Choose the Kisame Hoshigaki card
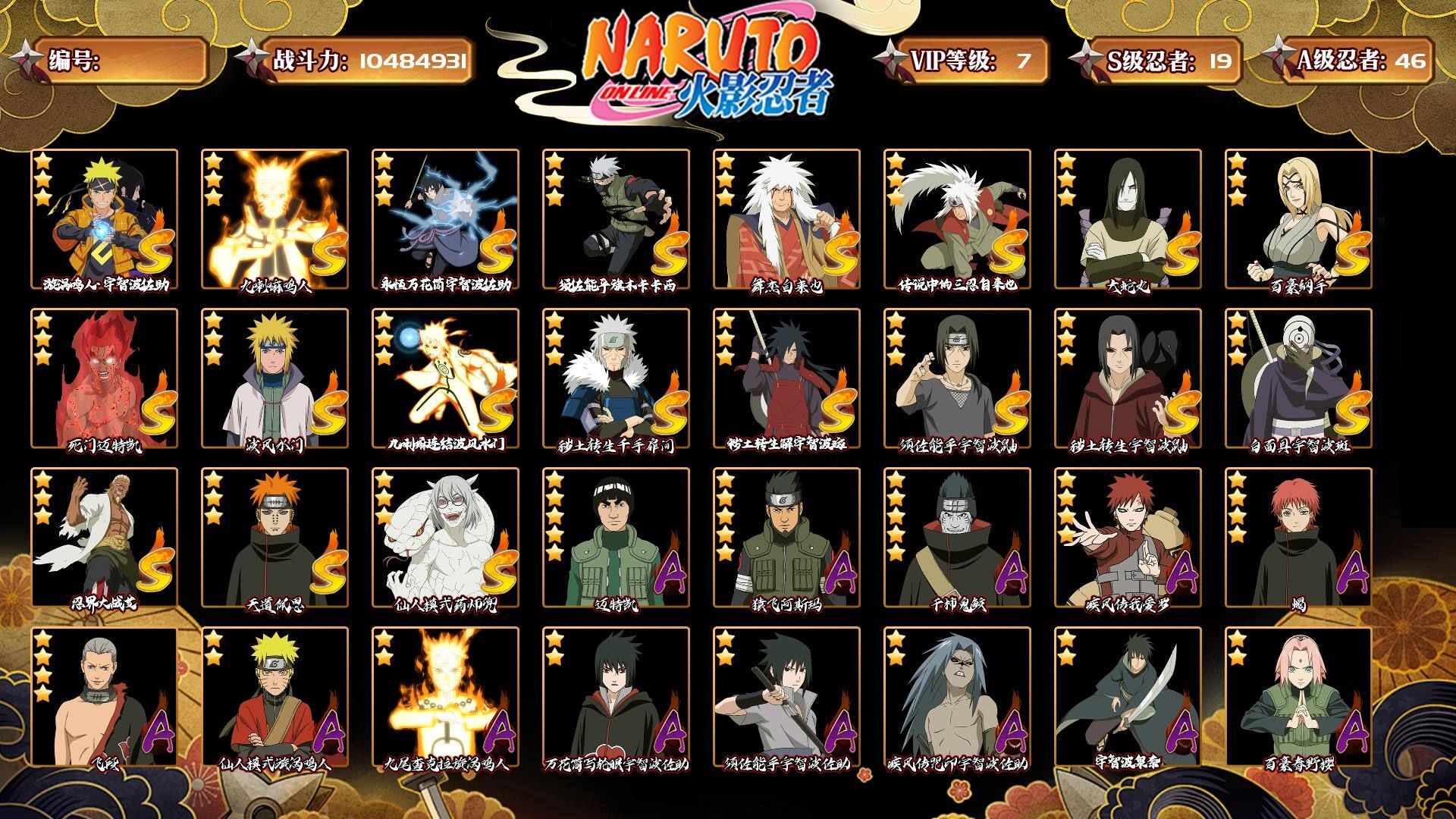This screenshot has height=819, width=1456. click(957, 538)
